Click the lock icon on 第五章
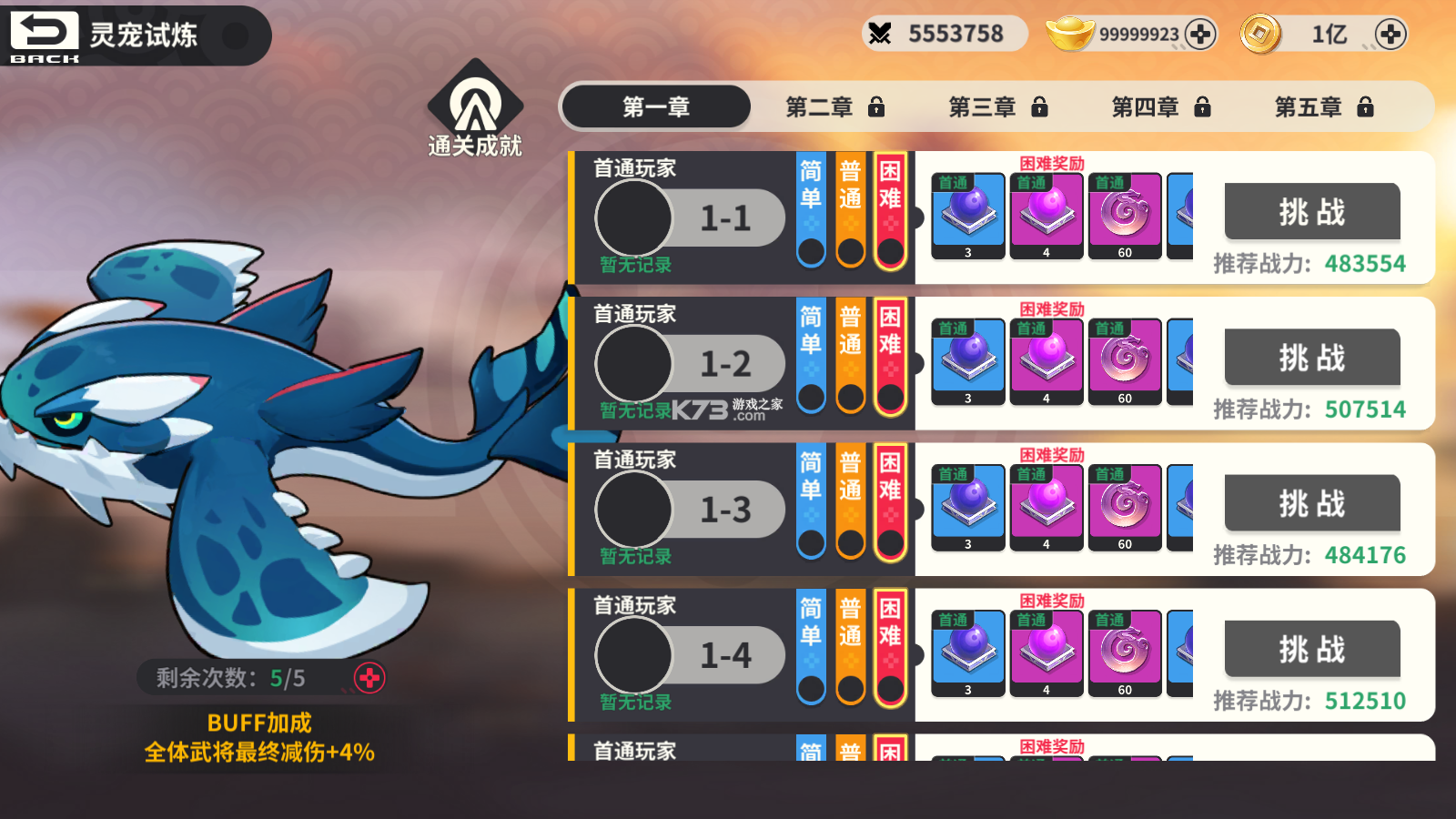The image size is (1456, 819). coord(1365,106)
